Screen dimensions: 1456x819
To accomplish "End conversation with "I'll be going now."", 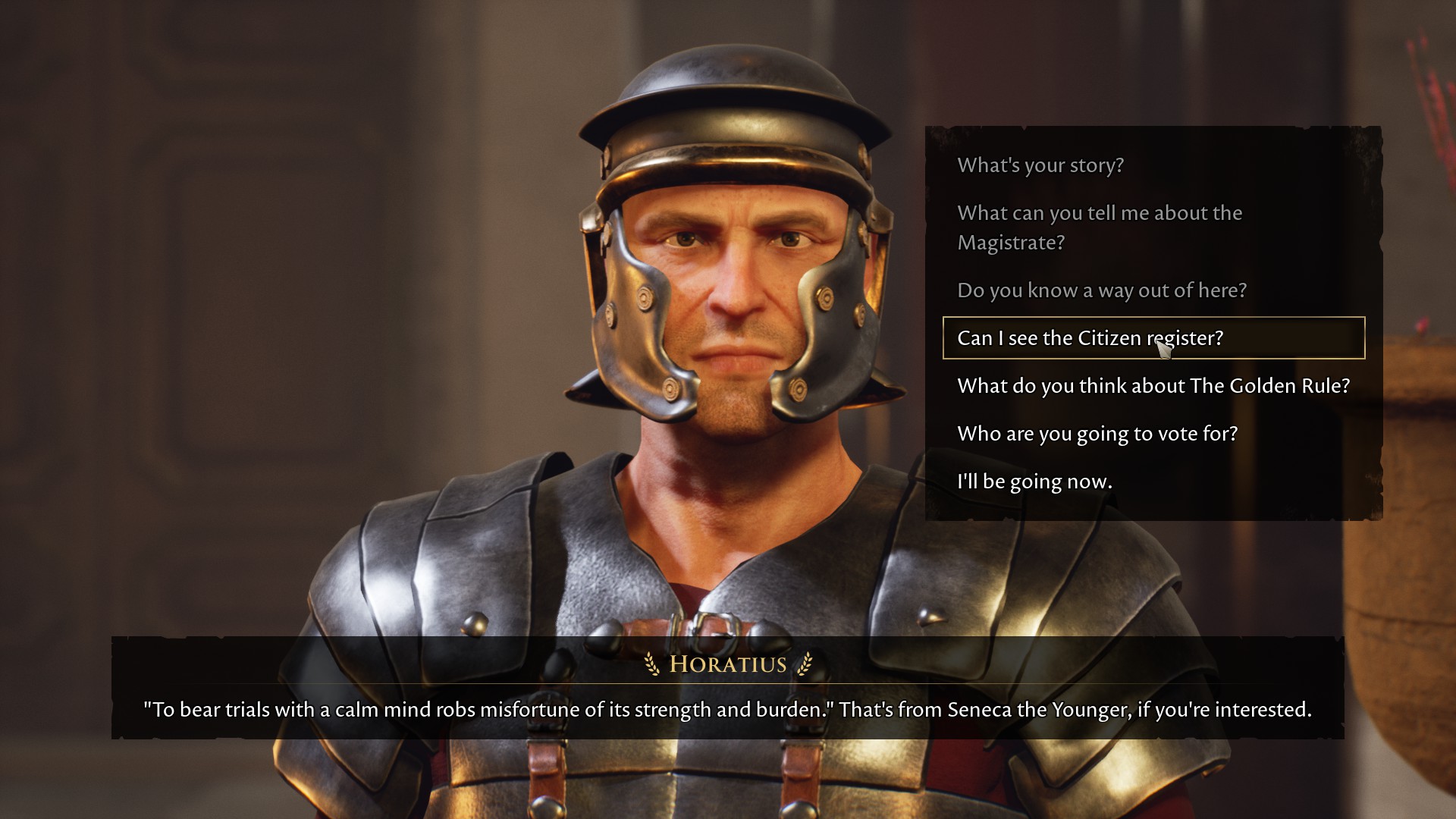I will 1034,482.
